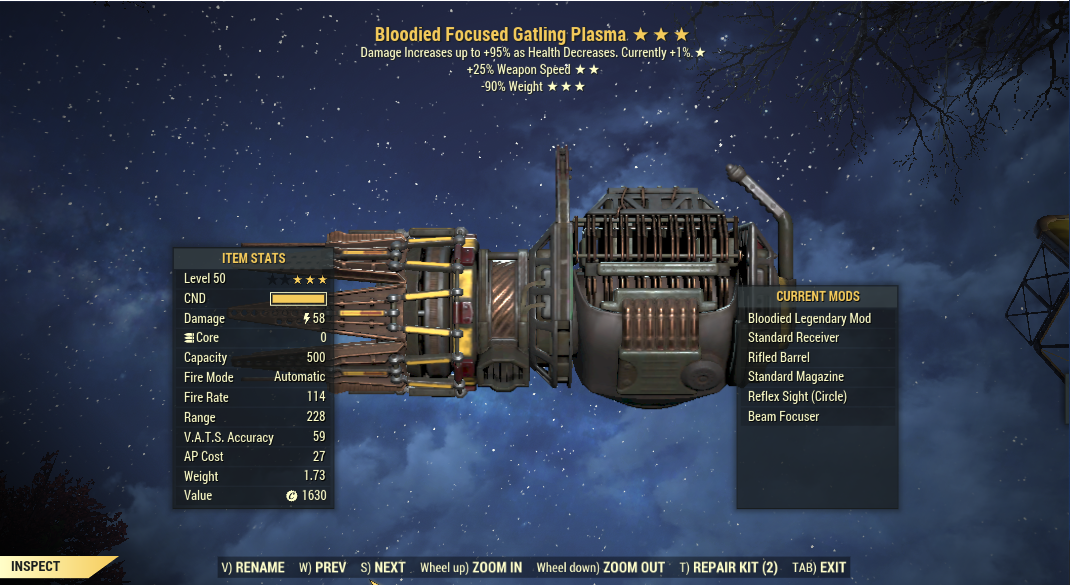
Task: Rename the Gatling Plasma weapon
Action: click(x=252, y=567)
